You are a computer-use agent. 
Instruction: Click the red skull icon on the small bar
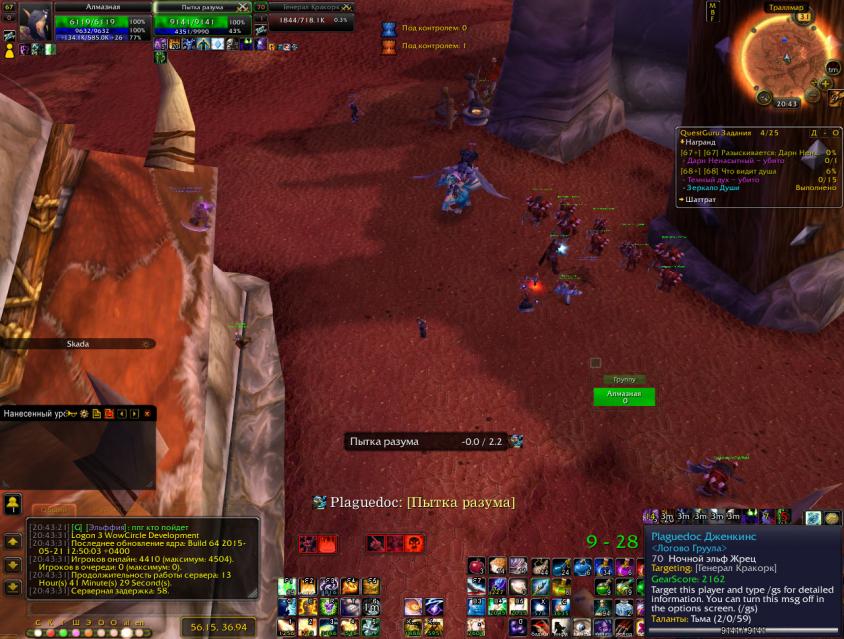click(x=413, y=543)
